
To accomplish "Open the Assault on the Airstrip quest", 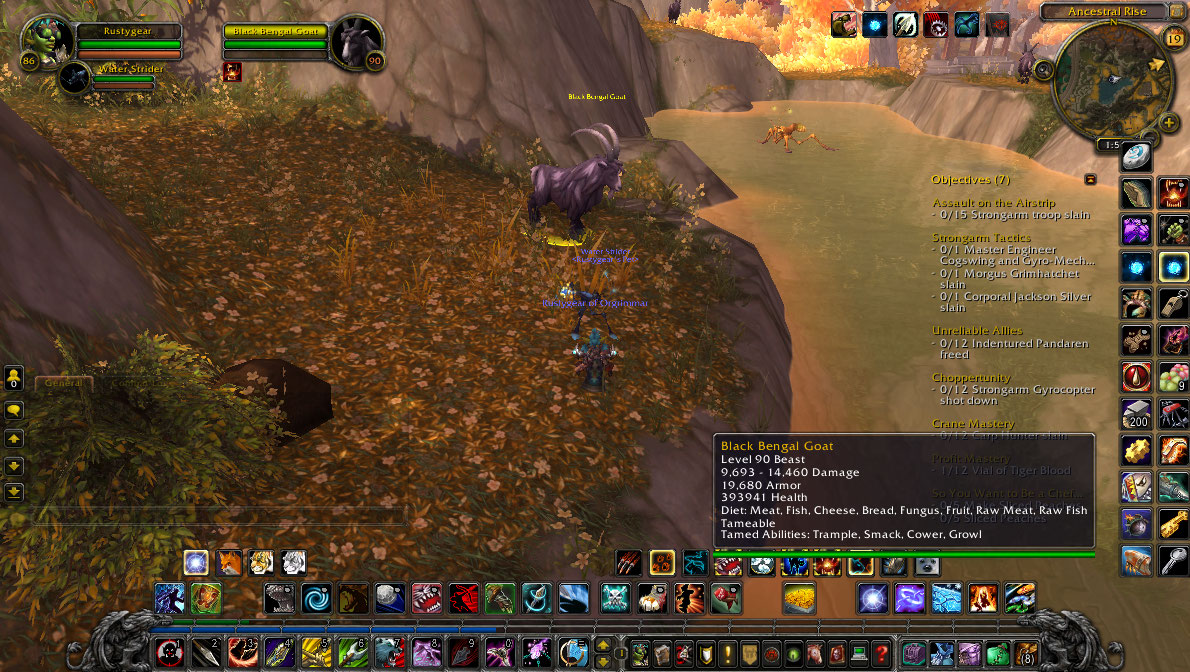I will 993,203.
